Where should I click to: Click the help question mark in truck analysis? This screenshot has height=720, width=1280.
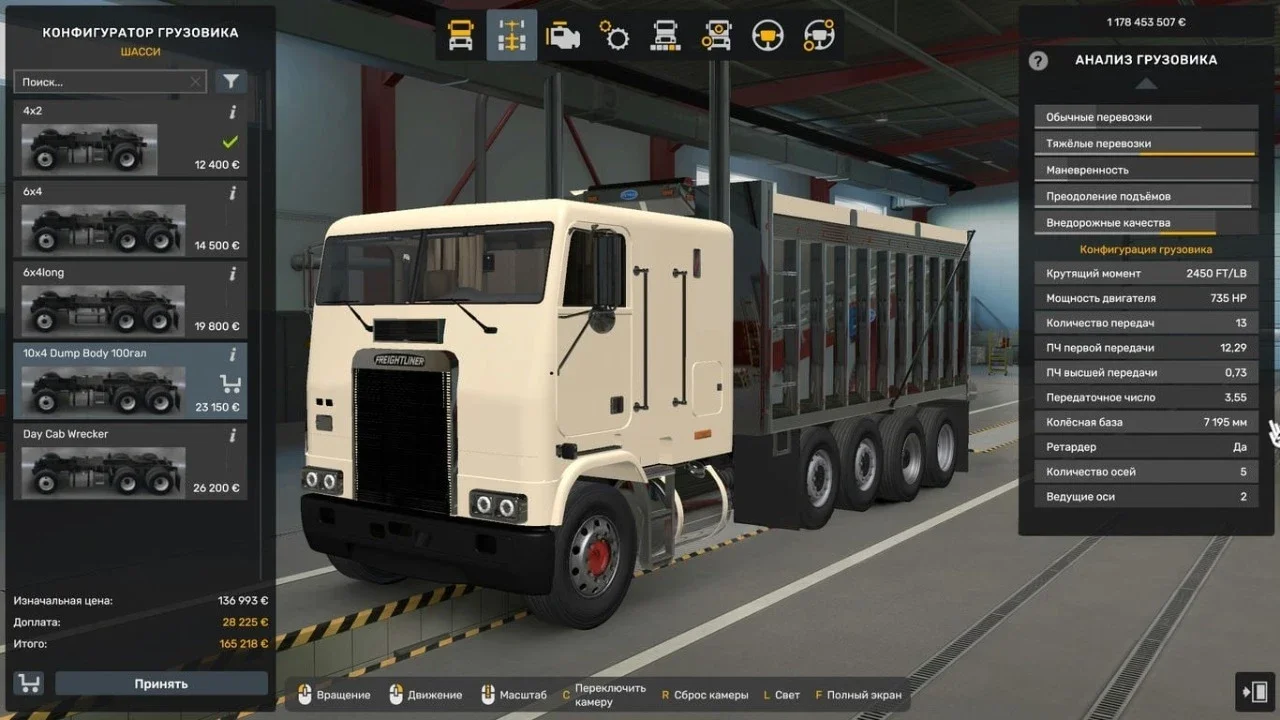(x=1039, y=61)
